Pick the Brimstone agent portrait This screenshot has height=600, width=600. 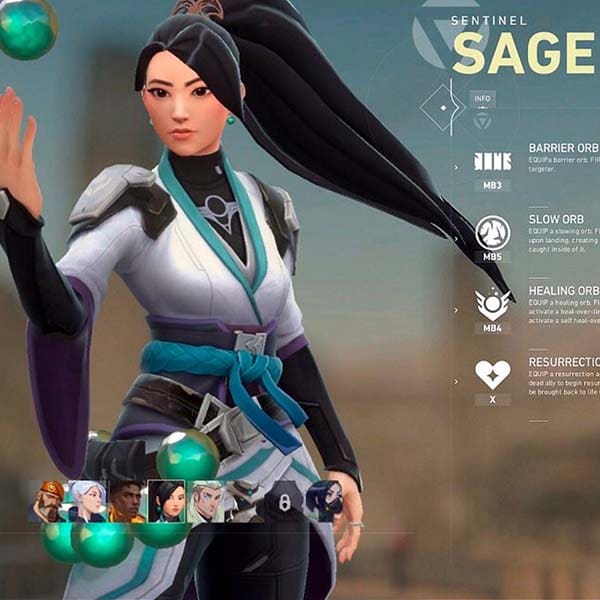tap(47, 501)
